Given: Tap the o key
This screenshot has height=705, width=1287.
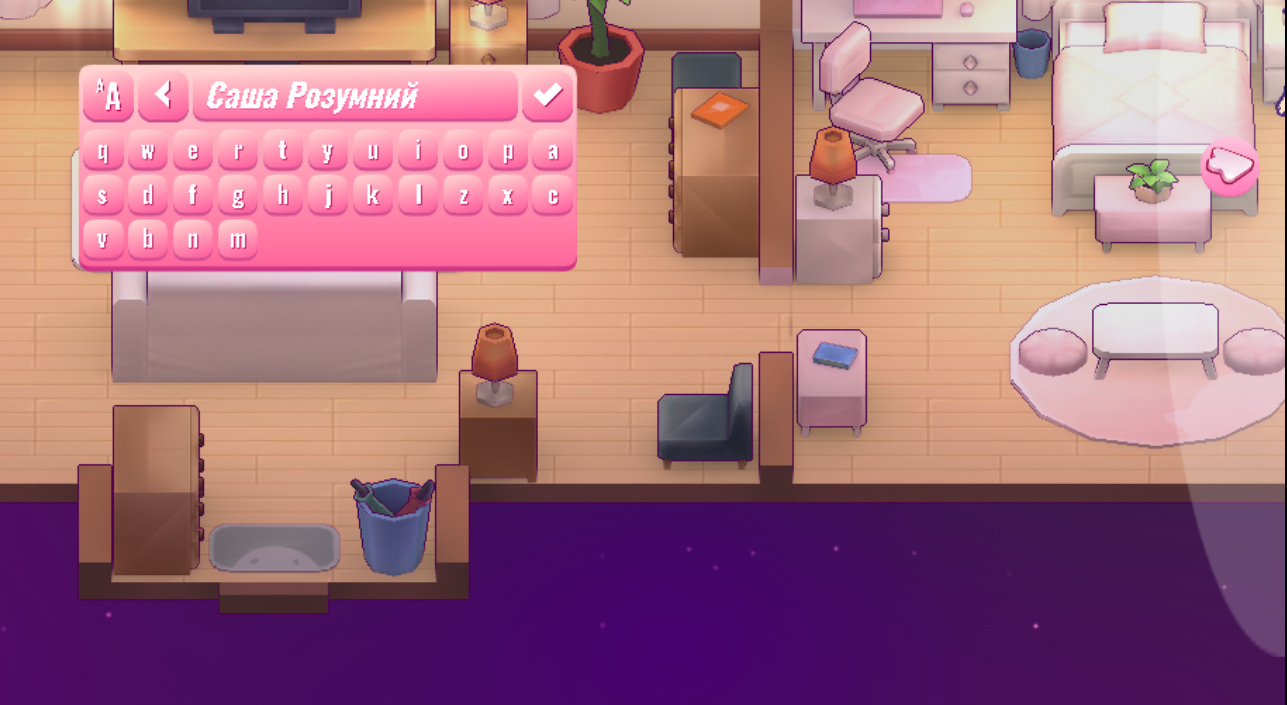Looking at the screenshot, I should pos(463,151).
